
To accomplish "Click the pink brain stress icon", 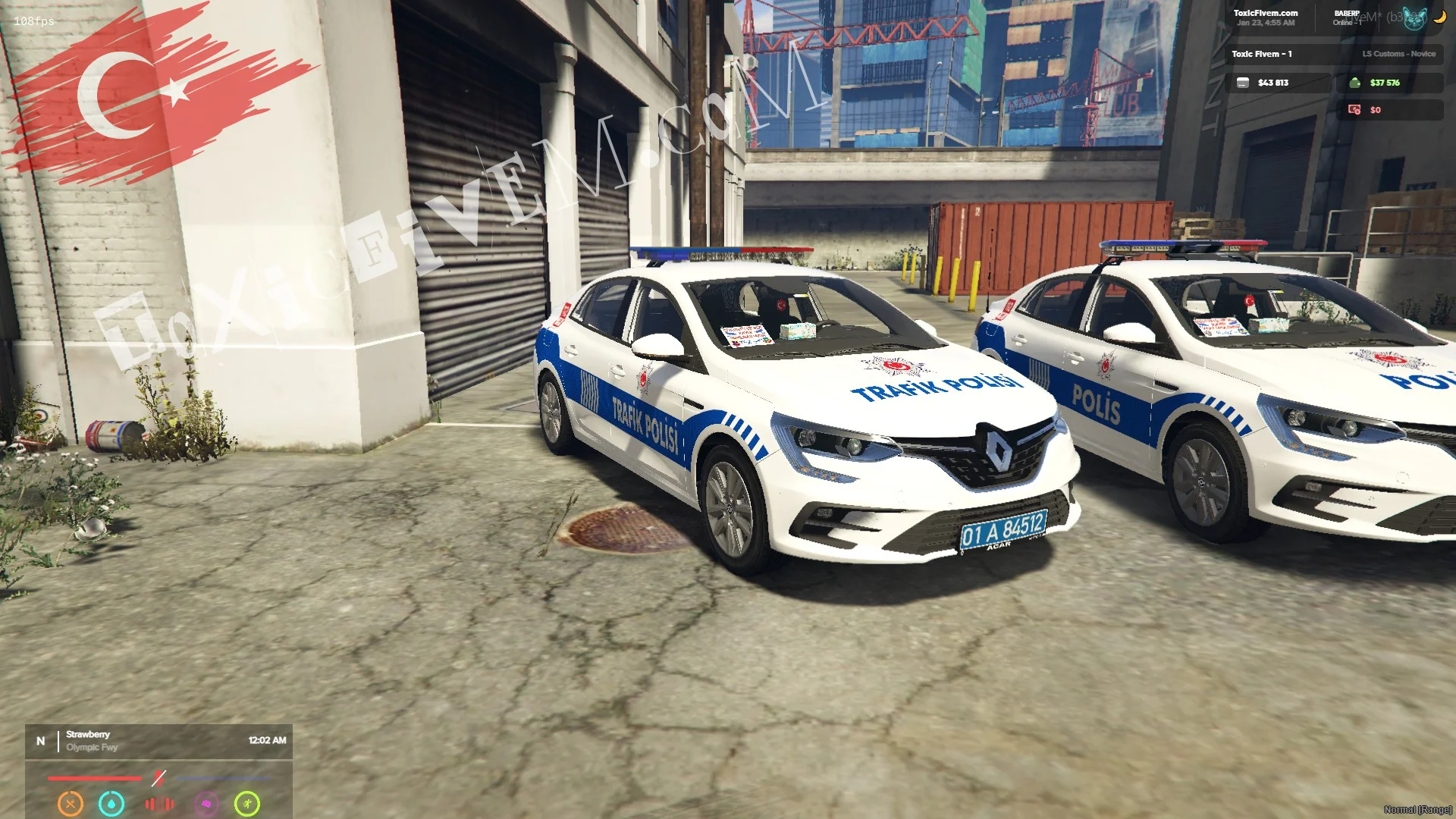I will tap(206, 803).
